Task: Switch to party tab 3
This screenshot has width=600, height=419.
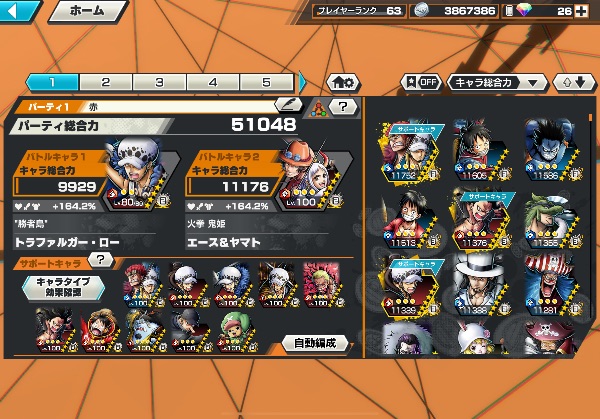Action: pos(159,82)
